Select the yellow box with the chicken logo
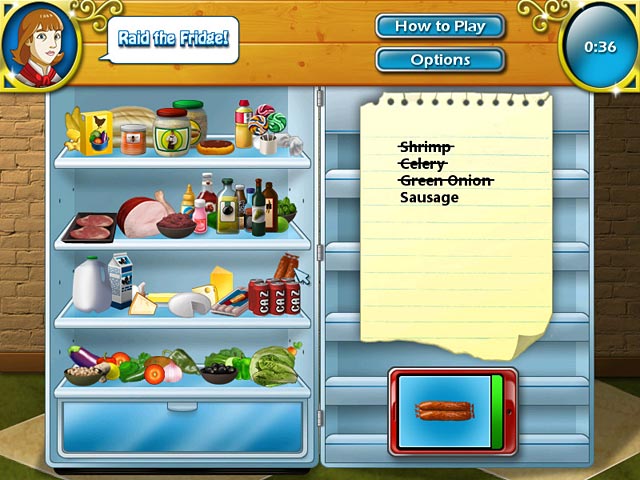 pos(97,133)
